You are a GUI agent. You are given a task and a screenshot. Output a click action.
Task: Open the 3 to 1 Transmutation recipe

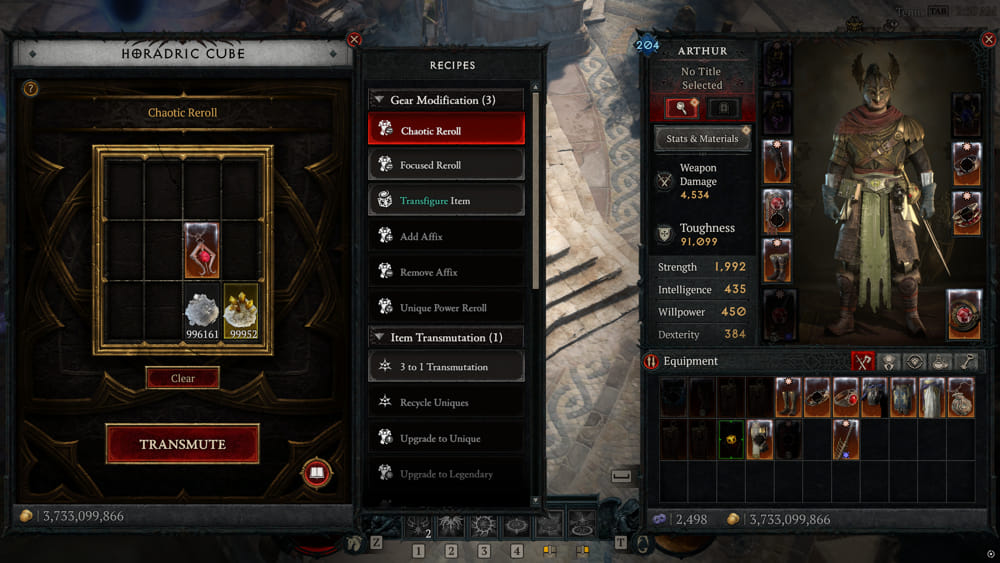pyautogui.click(x=446, y=366)
